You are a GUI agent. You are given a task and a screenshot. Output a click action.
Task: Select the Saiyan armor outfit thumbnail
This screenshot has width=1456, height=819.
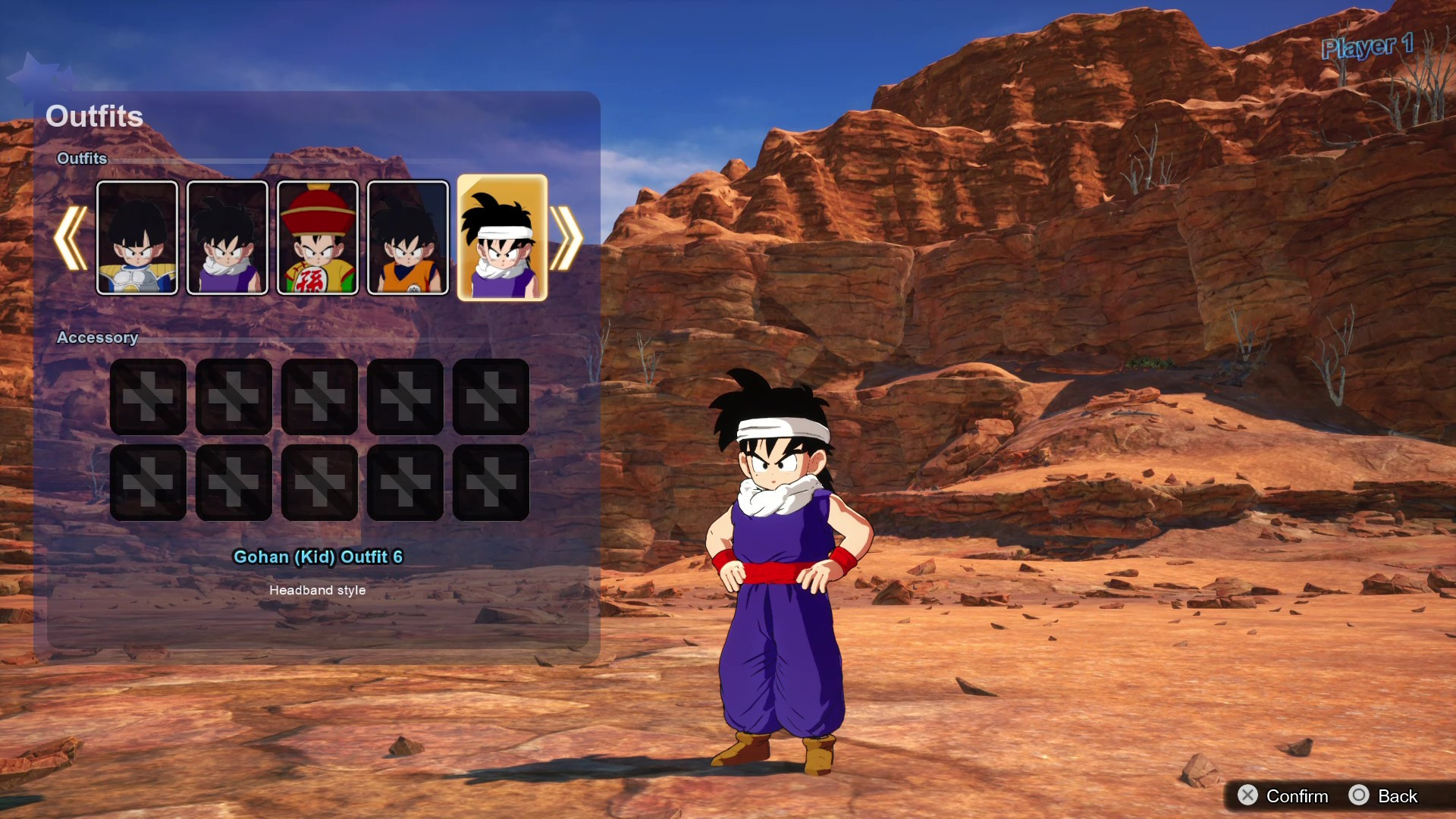coord(136,238)
